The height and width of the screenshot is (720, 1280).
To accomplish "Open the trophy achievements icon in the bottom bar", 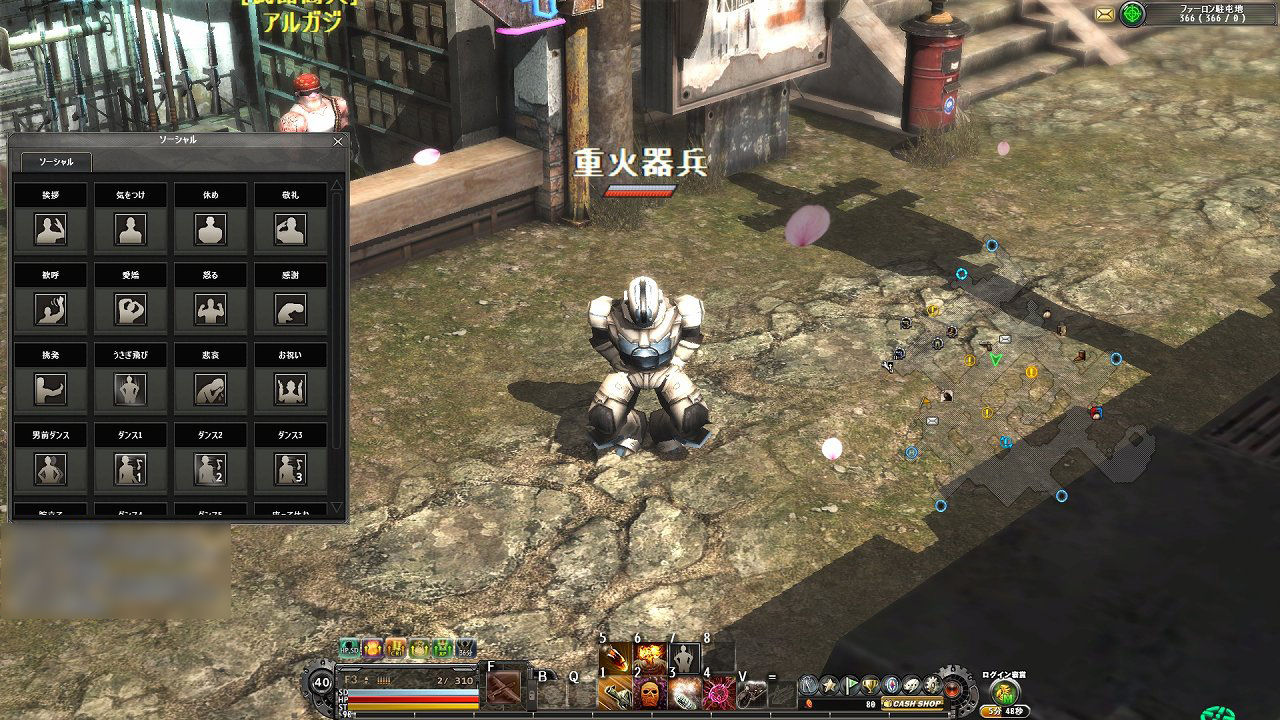I will pyautogui.click(x=871, y=686).
